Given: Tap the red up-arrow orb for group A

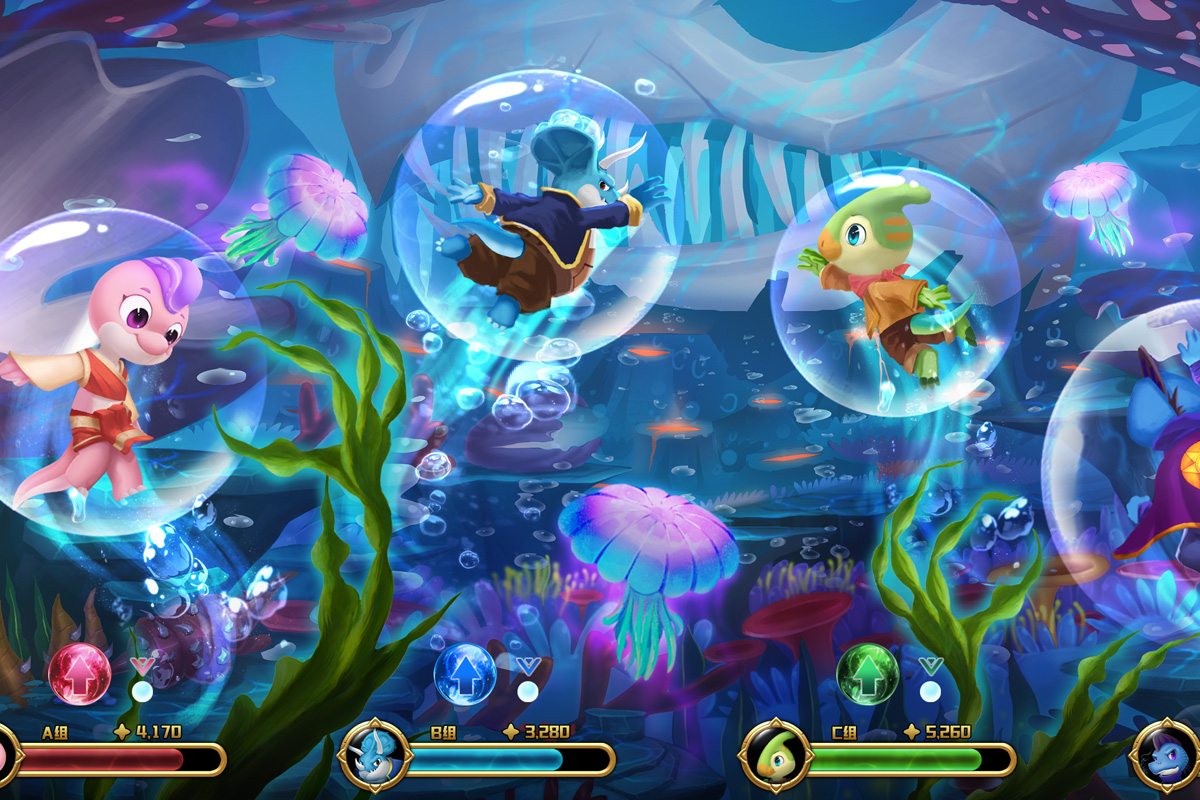Looking at the screenshot, I should (x=80, y=674).
